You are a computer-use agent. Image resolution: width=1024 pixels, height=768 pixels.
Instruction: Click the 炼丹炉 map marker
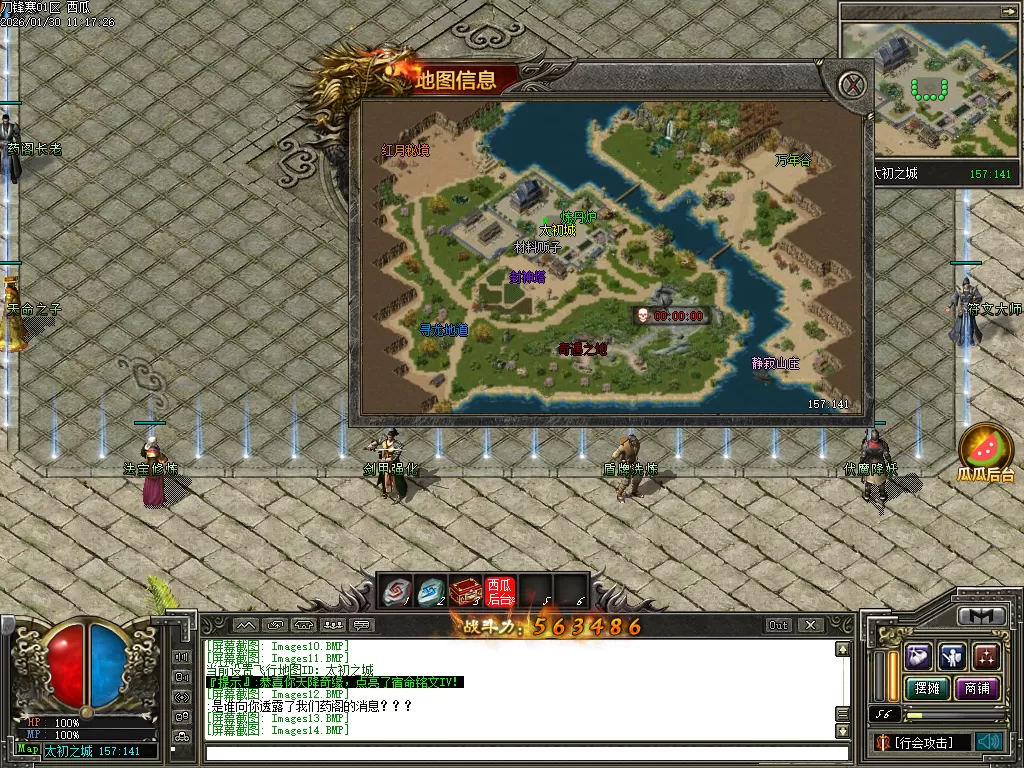click(x=578, y=217)
